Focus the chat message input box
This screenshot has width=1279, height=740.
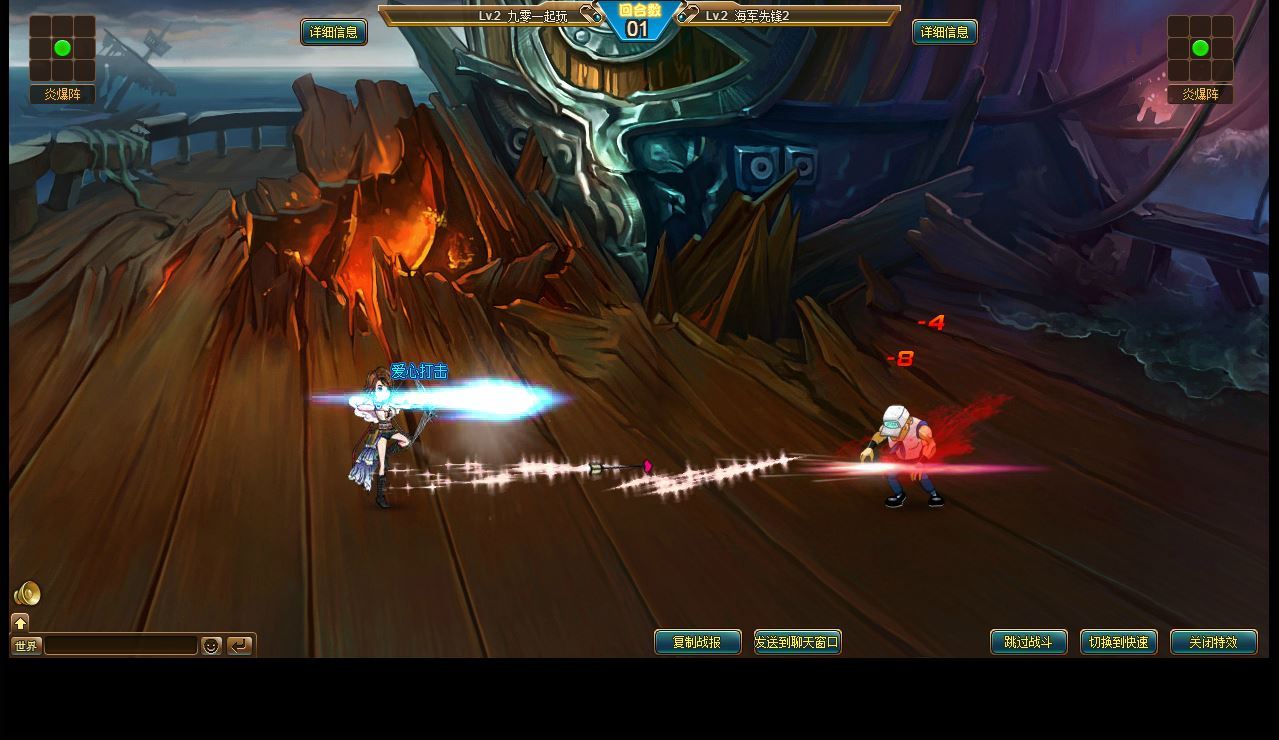(121, 646)
